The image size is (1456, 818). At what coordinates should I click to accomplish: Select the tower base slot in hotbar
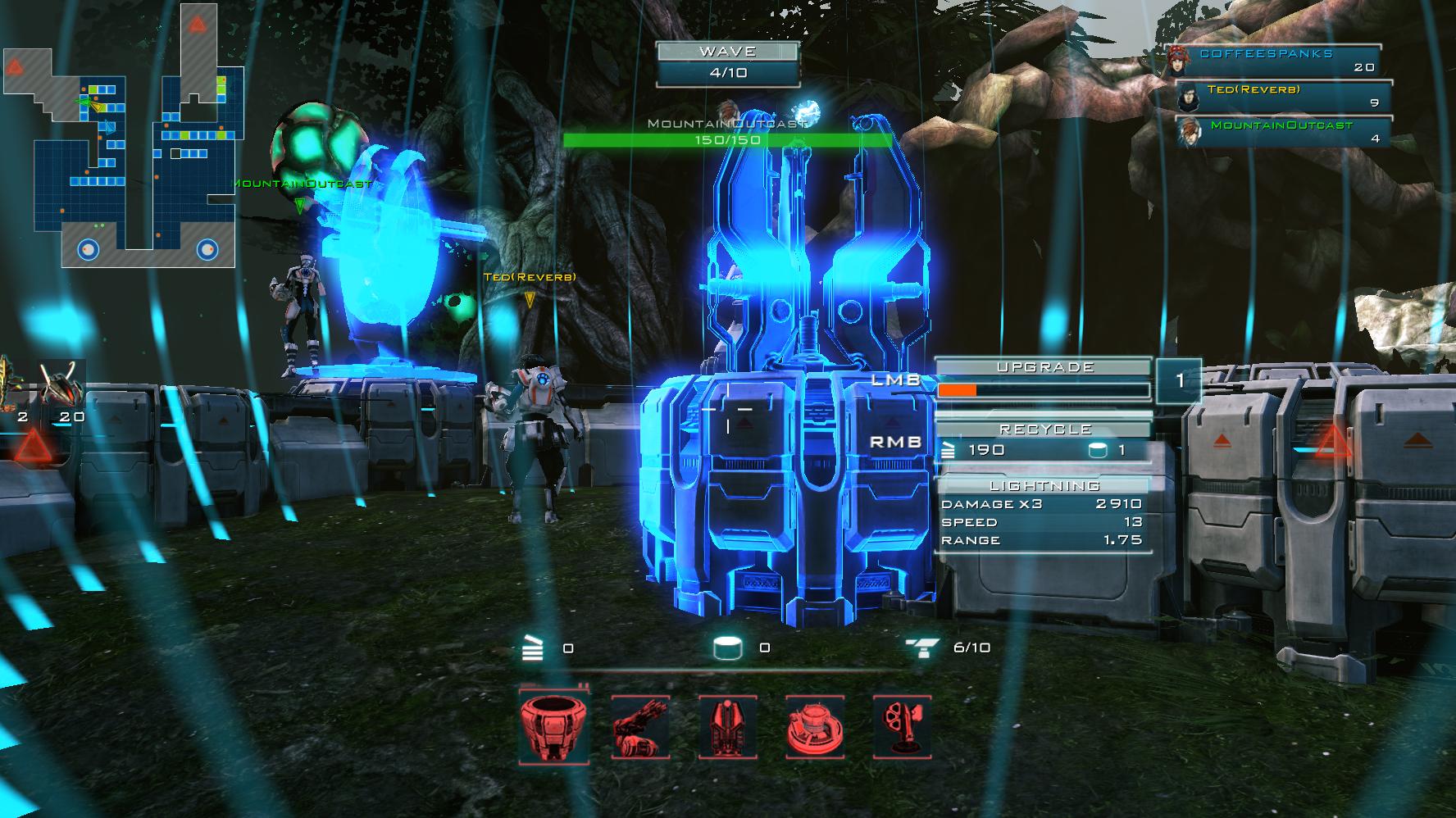point(554,726)
